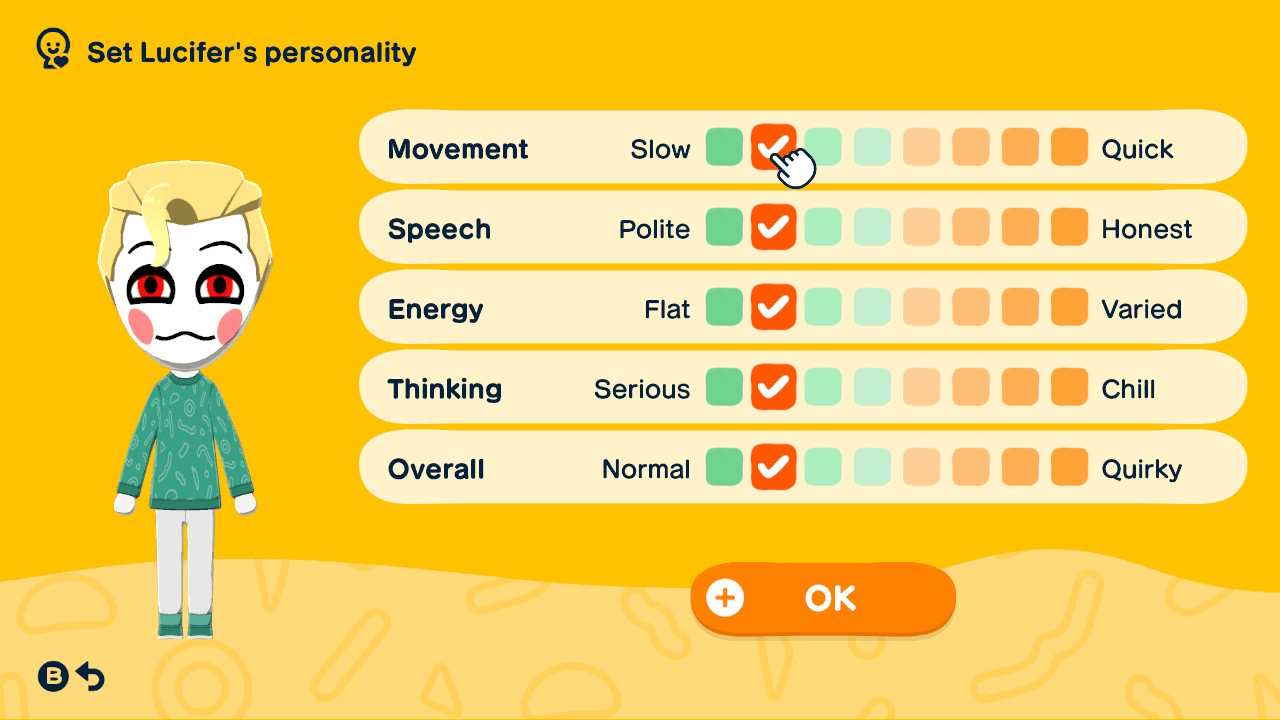Set Movement all the way to Quick
This screenshot has width=1280, height=720.
point(1068,148)
